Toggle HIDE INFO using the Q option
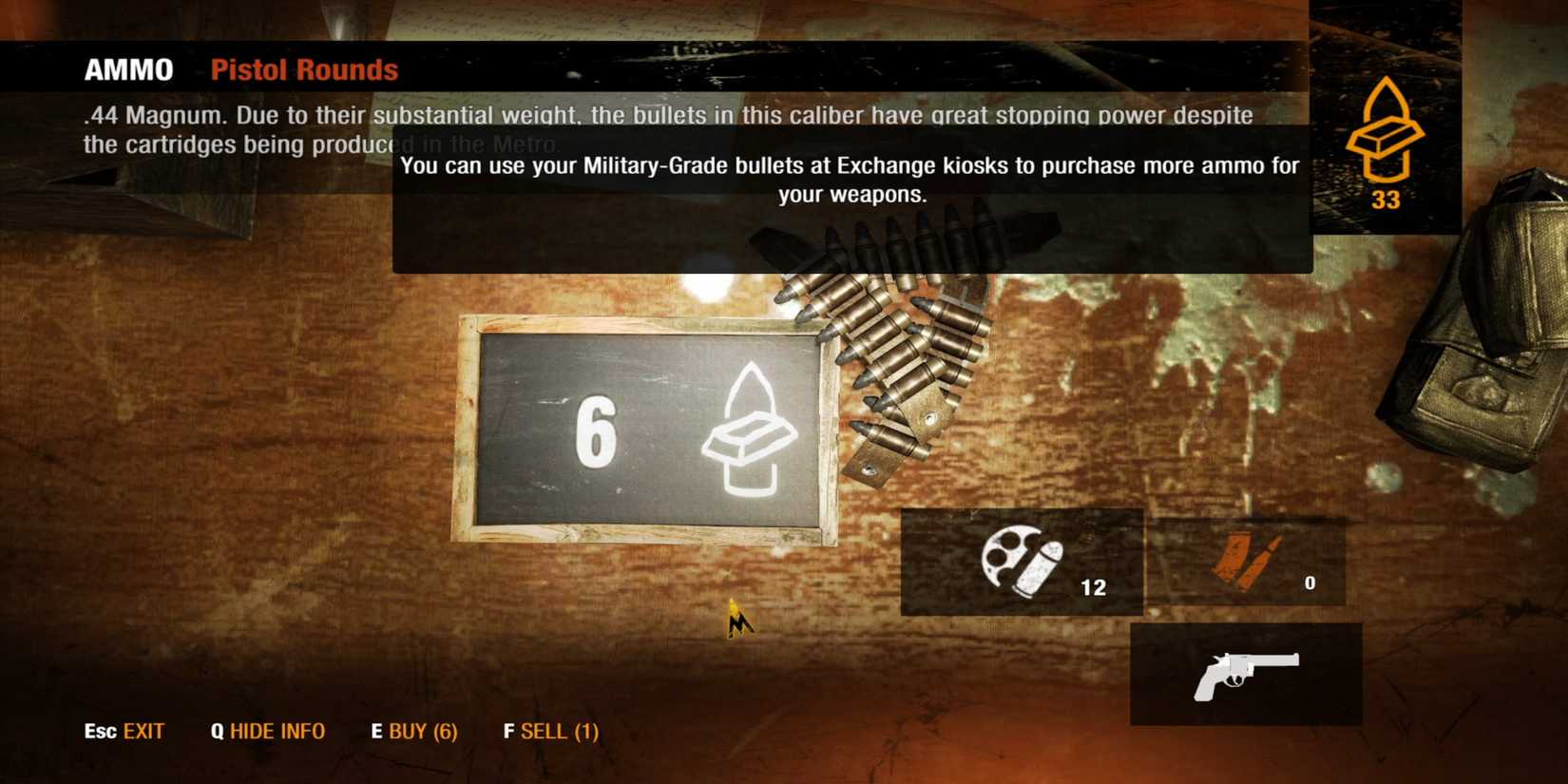This screenshot has width=1568, height=784. tap(269, 732)
